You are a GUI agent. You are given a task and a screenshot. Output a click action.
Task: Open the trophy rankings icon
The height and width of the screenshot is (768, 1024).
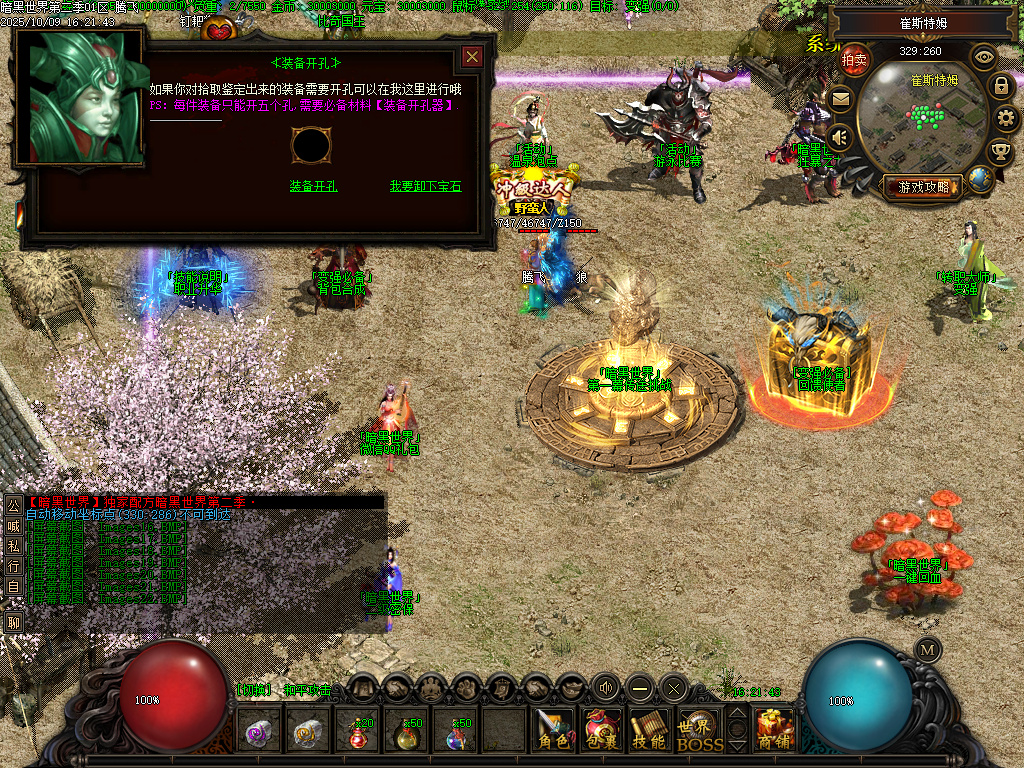[999, 151]
